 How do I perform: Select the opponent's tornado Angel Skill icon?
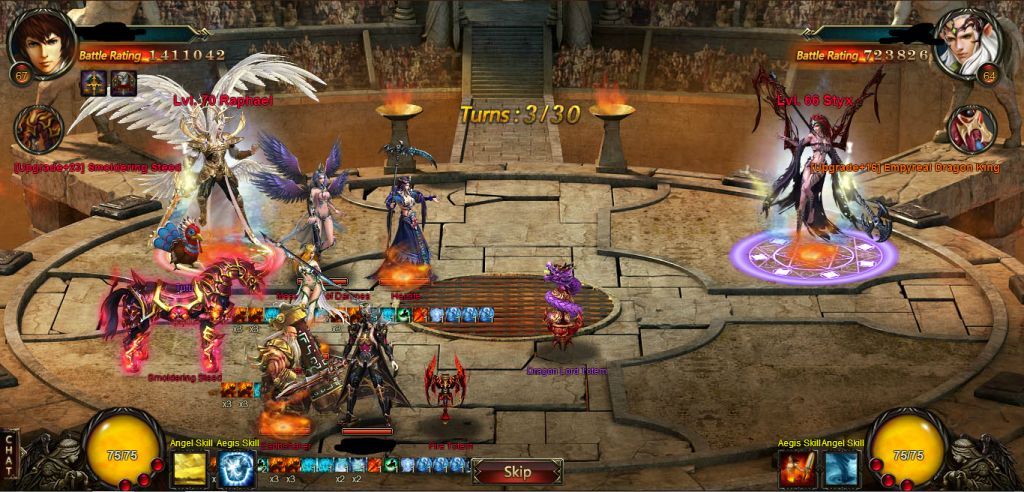click(x=839, y=468)
